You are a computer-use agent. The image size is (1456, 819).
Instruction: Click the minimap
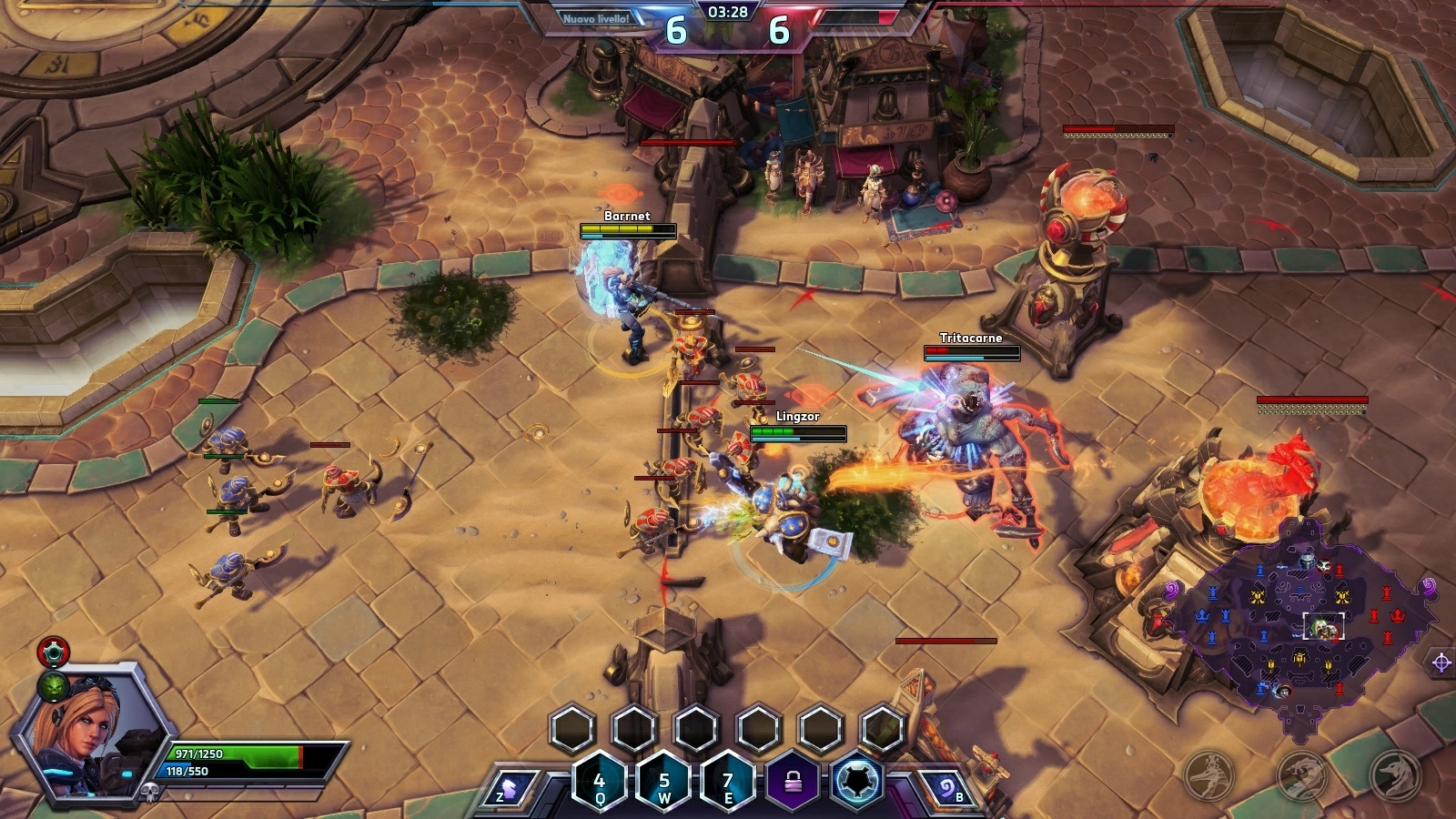click(1301, 628)
